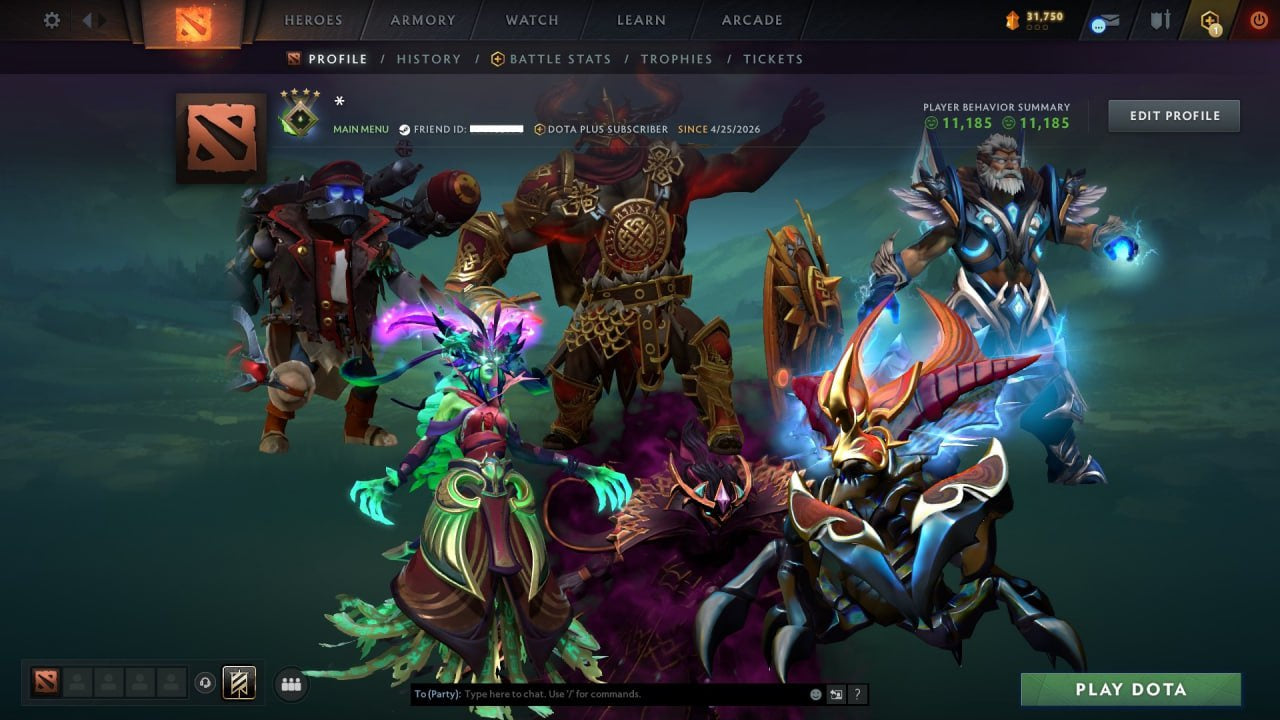Open the settings gear

pyautogui.click(x=50, y=19)
